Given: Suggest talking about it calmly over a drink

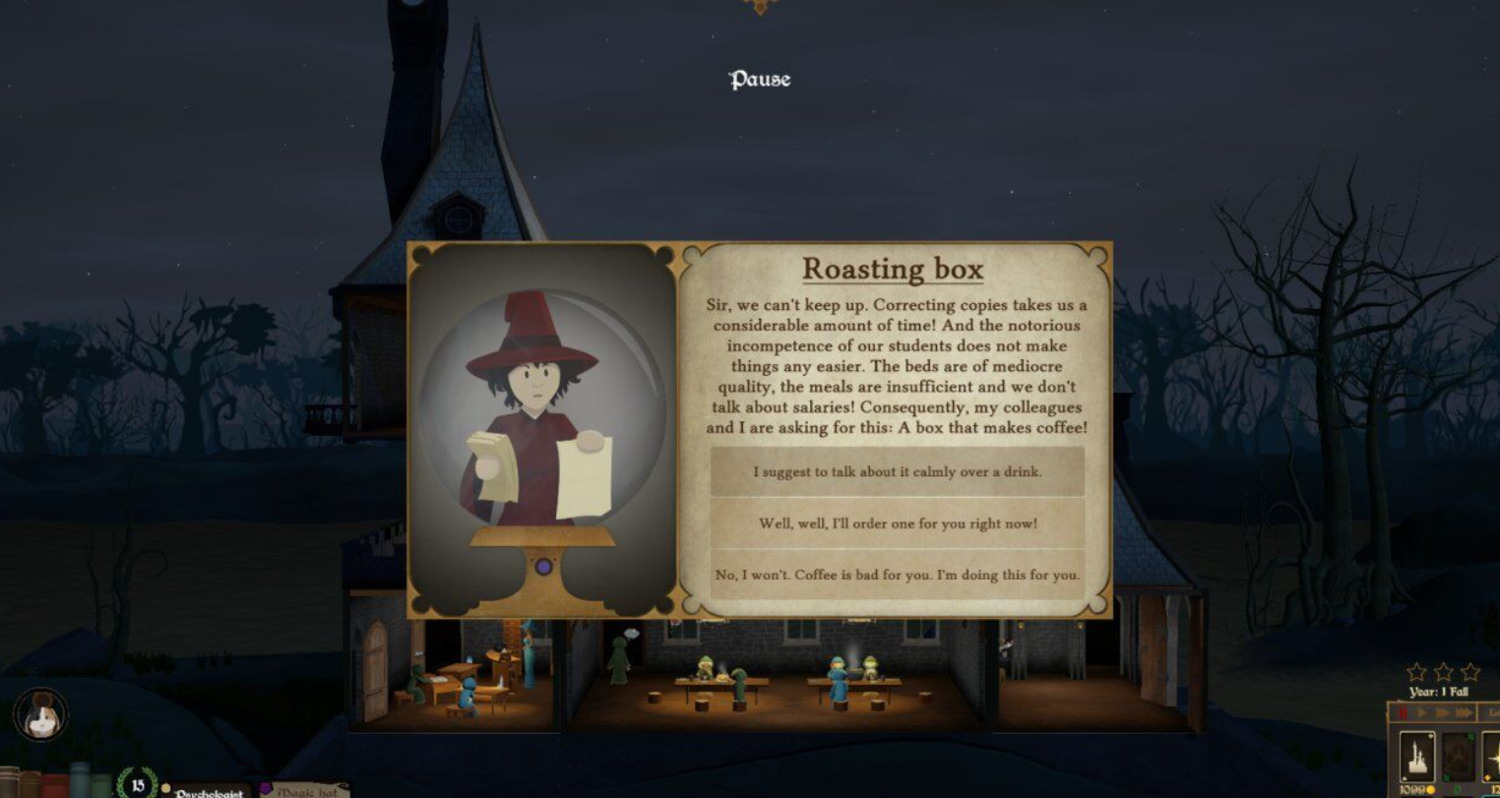Looking at the screenshot, I should [897, 472].
